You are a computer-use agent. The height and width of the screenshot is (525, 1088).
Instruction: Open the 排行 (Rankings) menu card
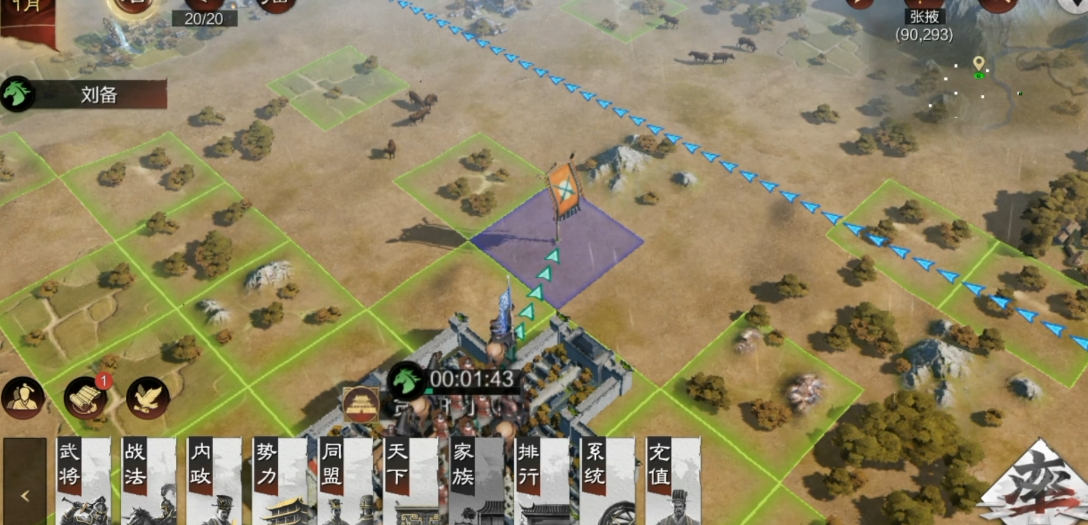click(541, 481)
